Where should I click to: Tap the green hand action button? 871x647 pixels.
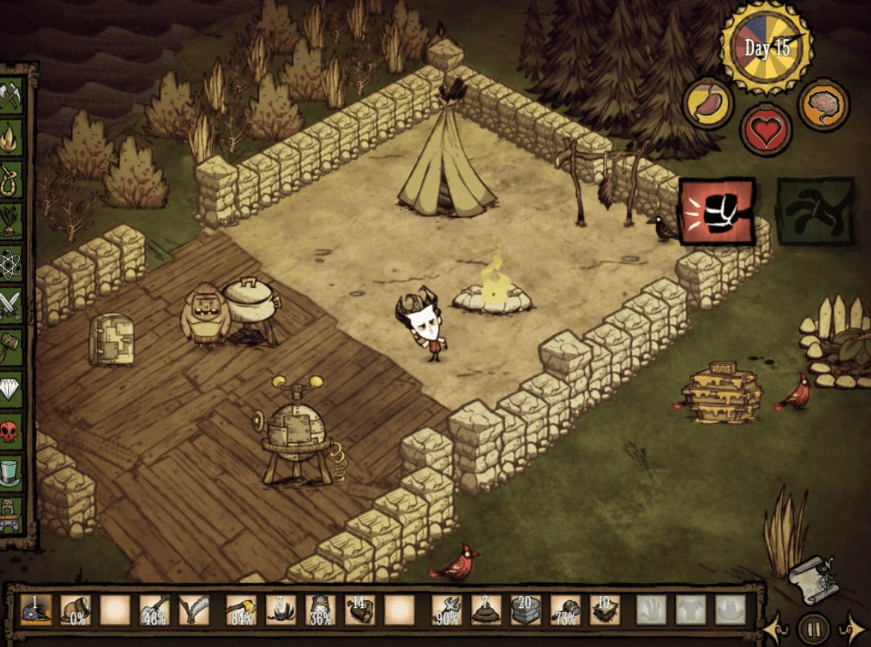click(815, 211)
